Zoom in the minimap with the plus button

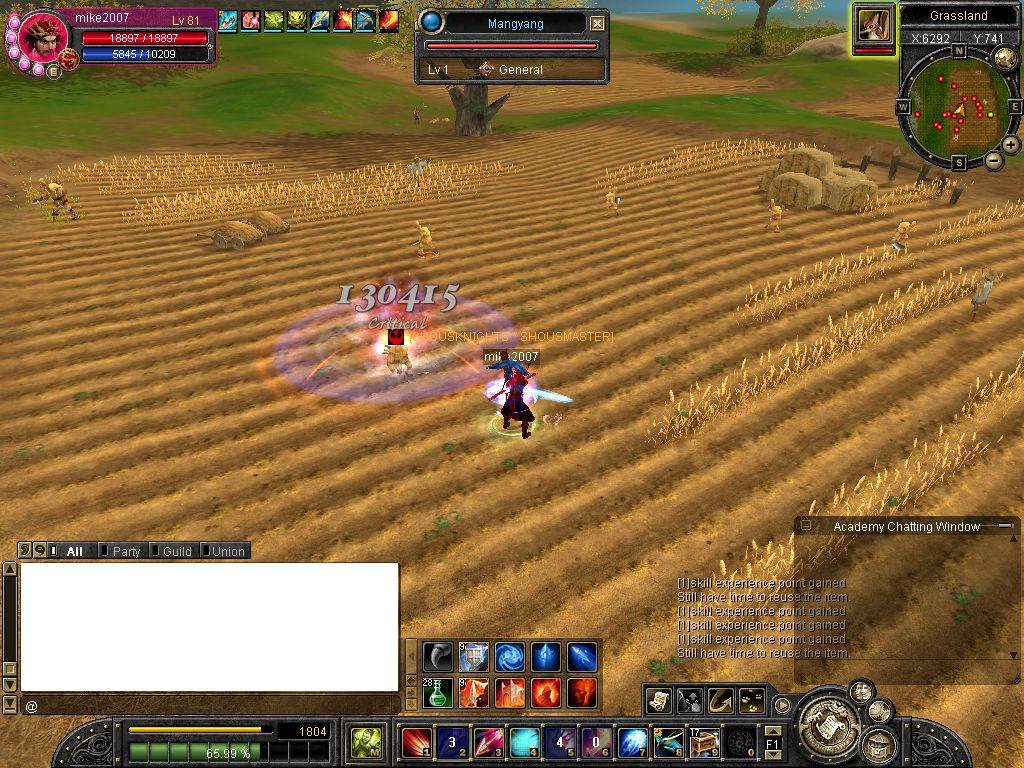tap(1011, 145)
